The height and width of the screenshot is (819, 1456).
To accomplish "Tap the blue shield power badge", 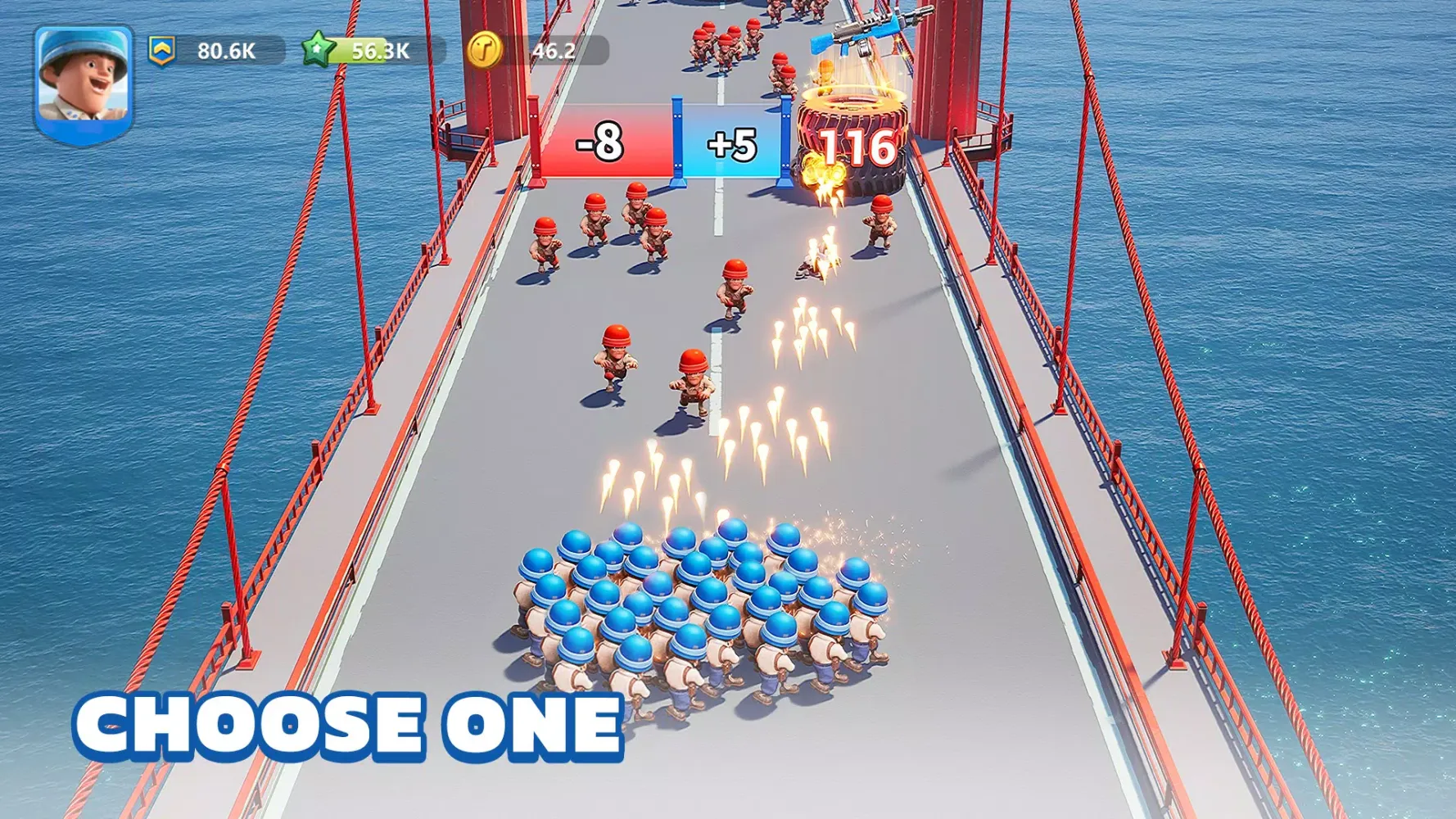I will 162,51.
